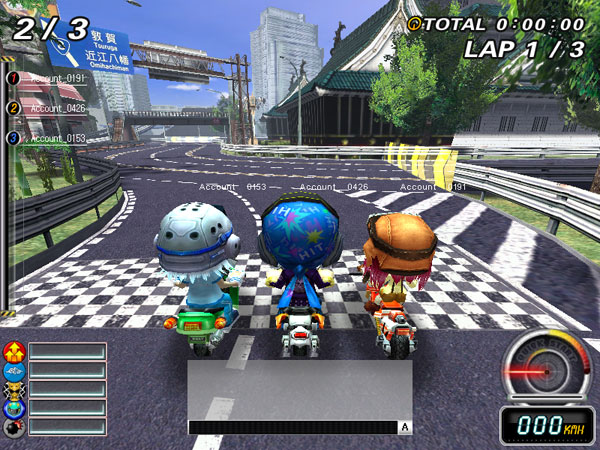Activate the blue globe item icon
600x450 pixels.
(14, 408)
